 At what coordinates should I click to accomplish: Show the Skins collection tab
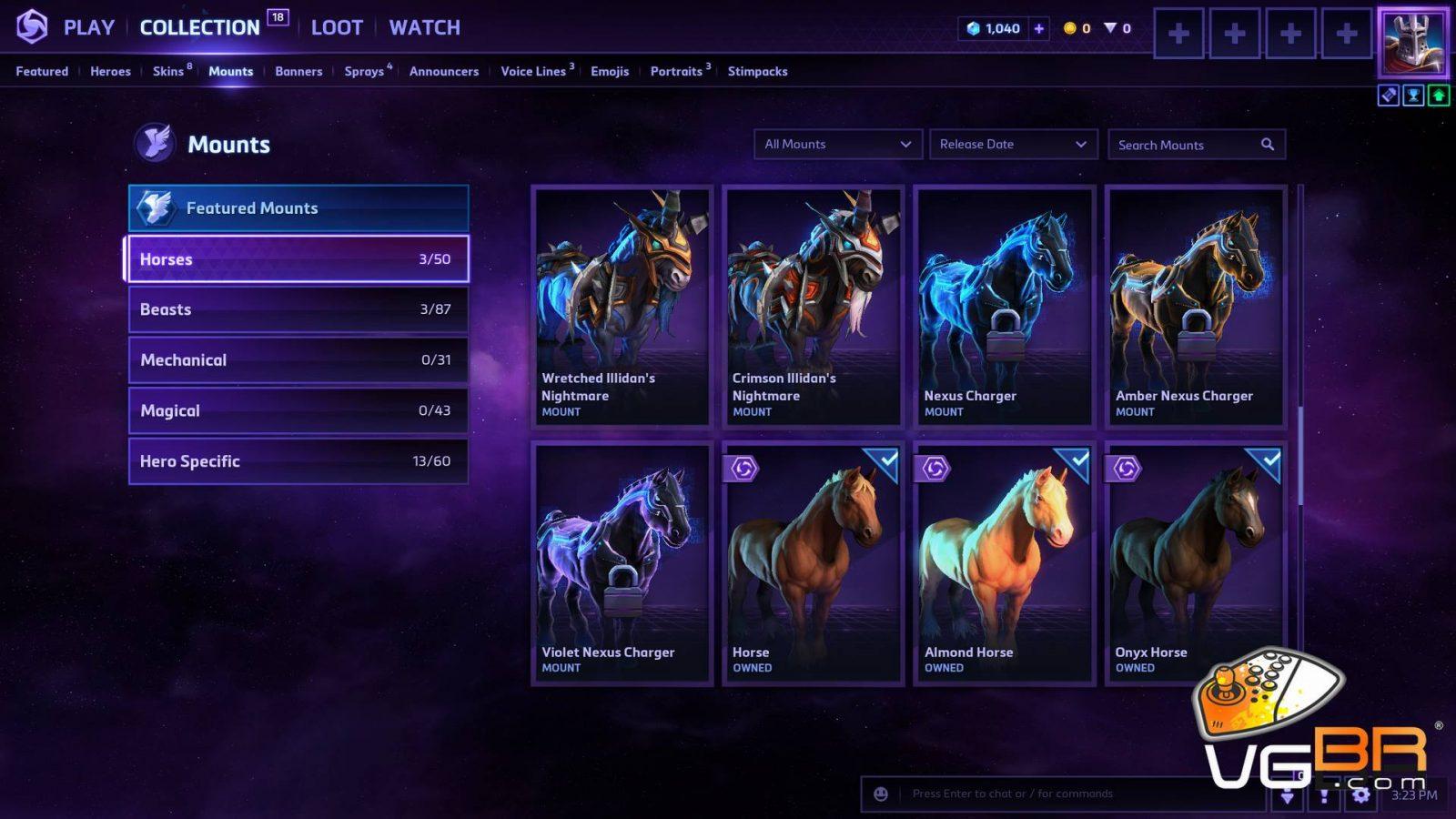[x=168, y=71]
